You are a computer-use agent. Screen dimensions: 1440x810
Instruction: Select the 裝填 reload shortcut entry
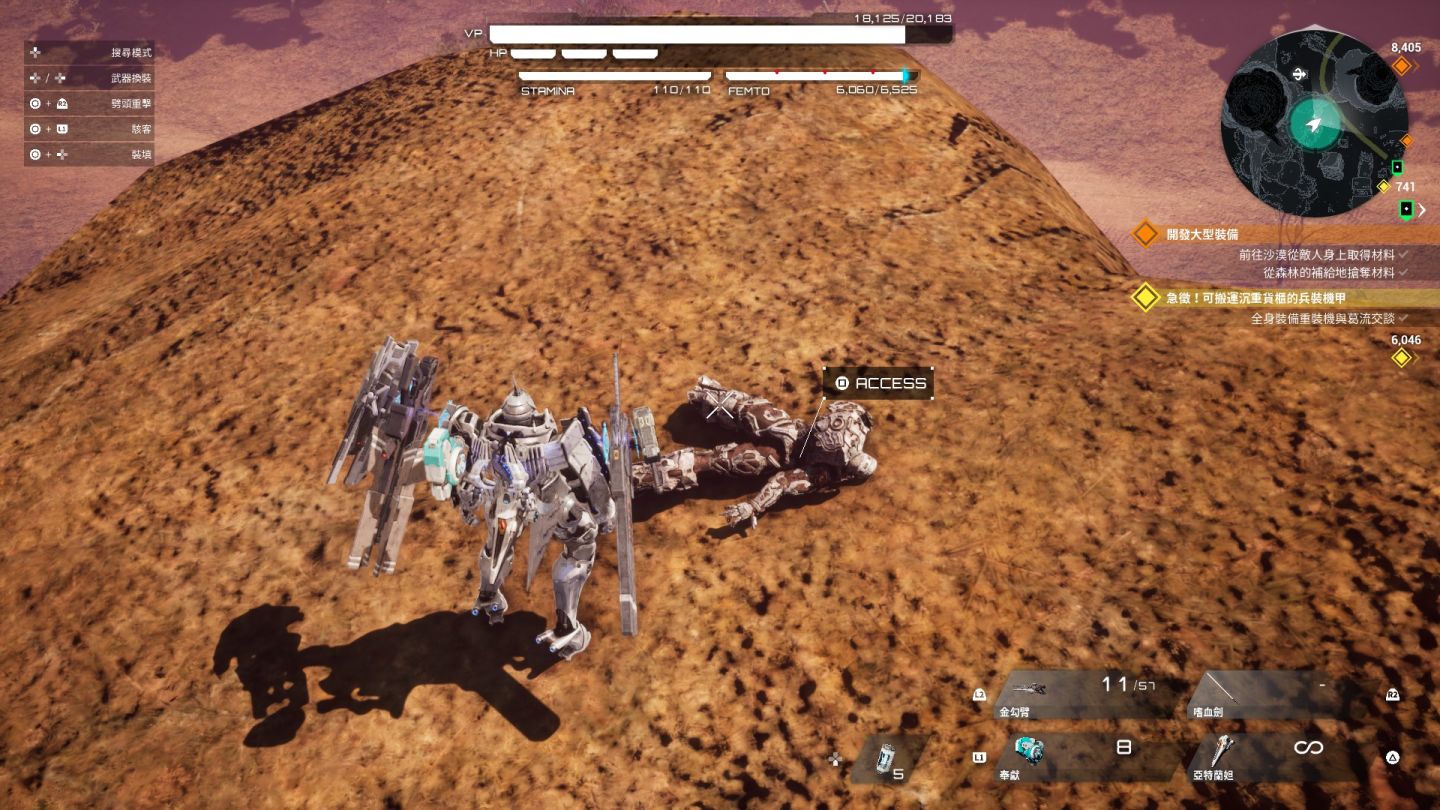click(x=90, y=155)
